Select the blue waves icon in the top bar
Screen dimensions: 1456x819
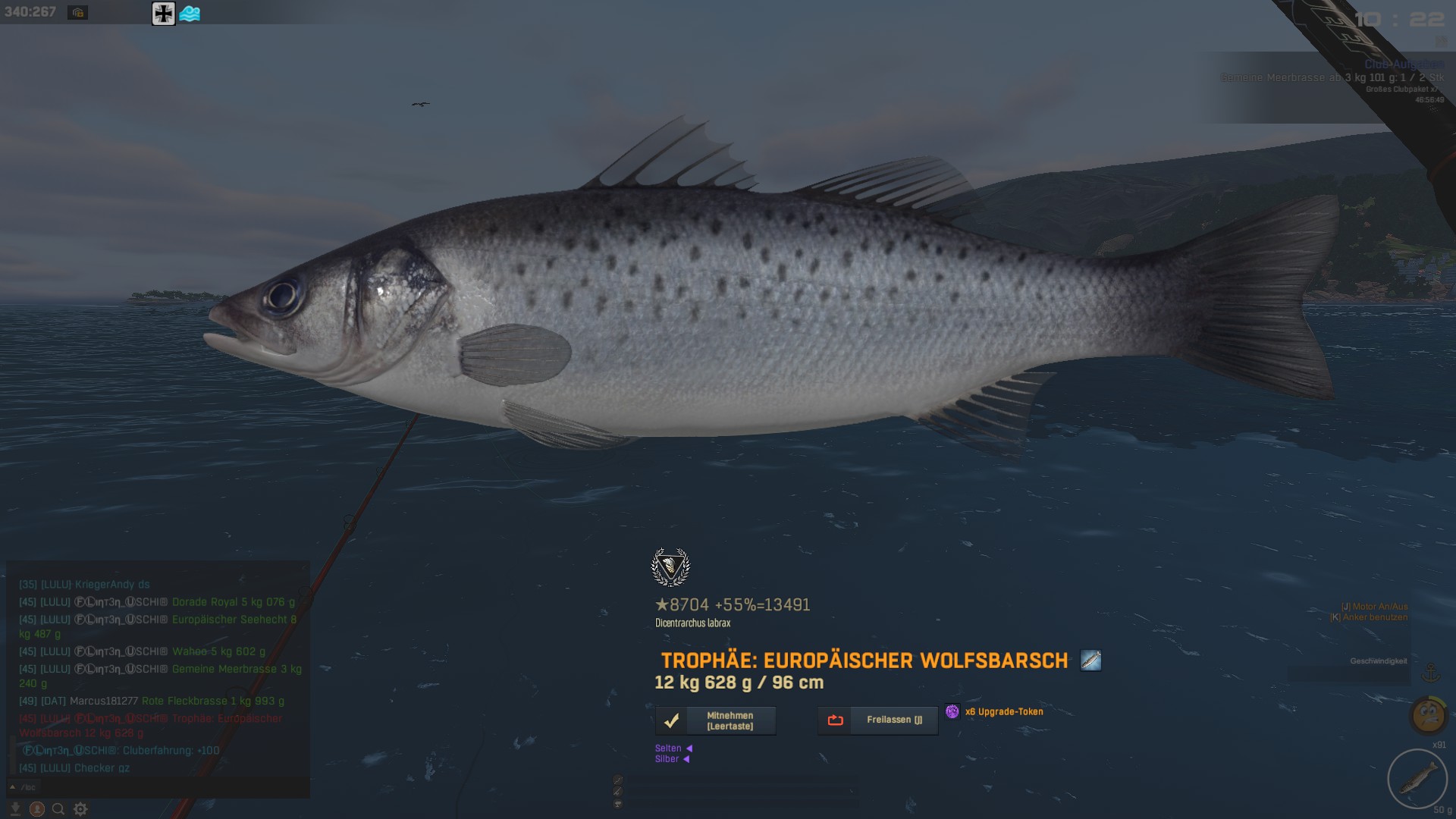[190, 14]
